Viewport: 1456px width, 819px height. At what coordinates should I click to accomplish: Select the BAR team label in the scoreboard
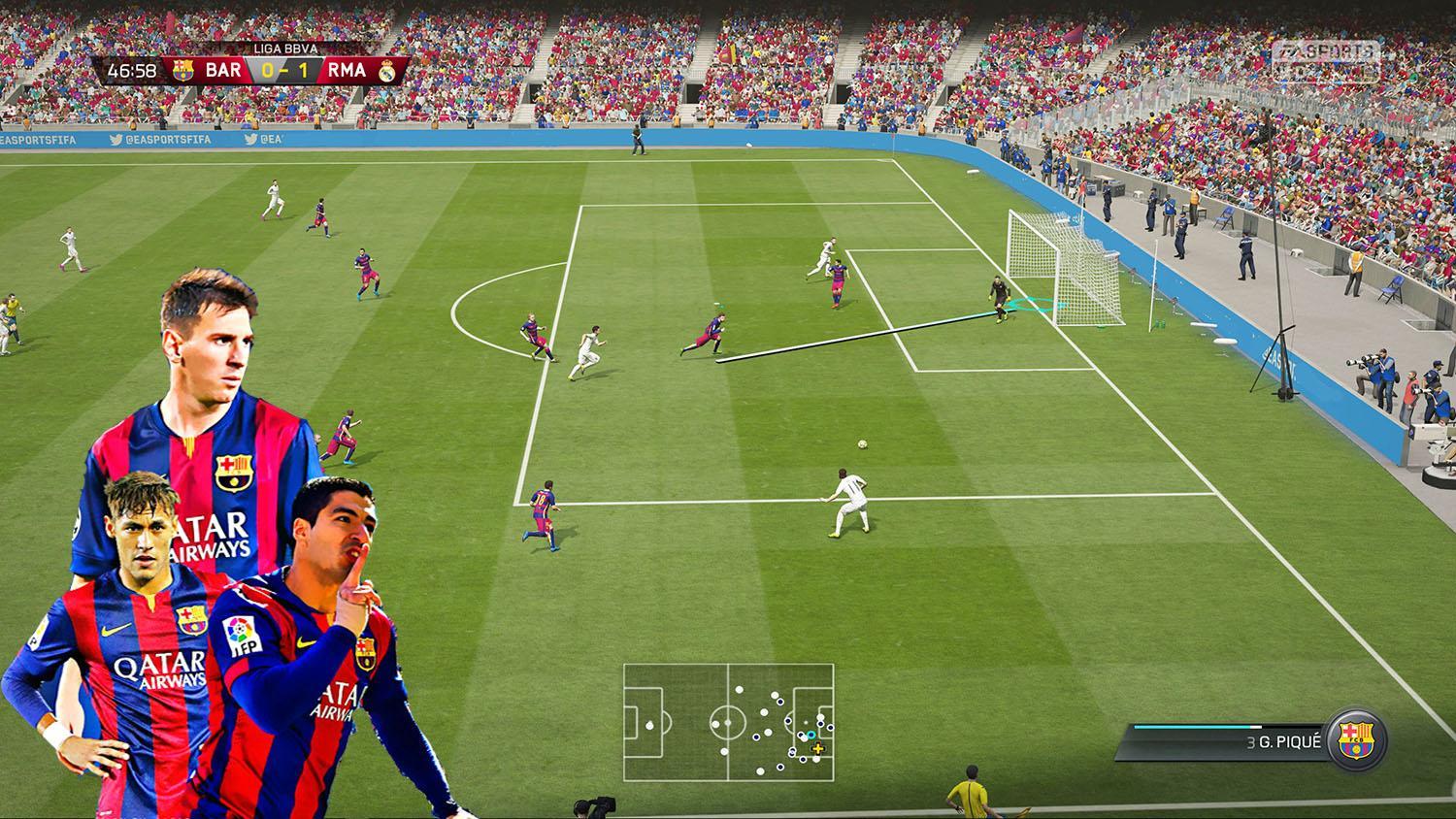click(225, 70)
